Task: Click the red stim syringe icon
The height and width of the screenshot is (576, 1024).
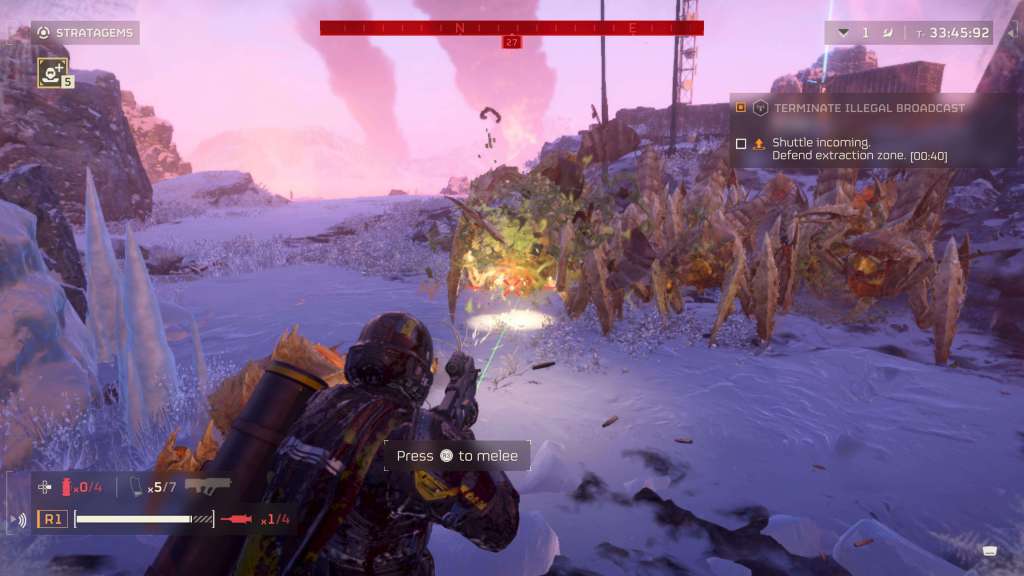Action: coord(238,519)
